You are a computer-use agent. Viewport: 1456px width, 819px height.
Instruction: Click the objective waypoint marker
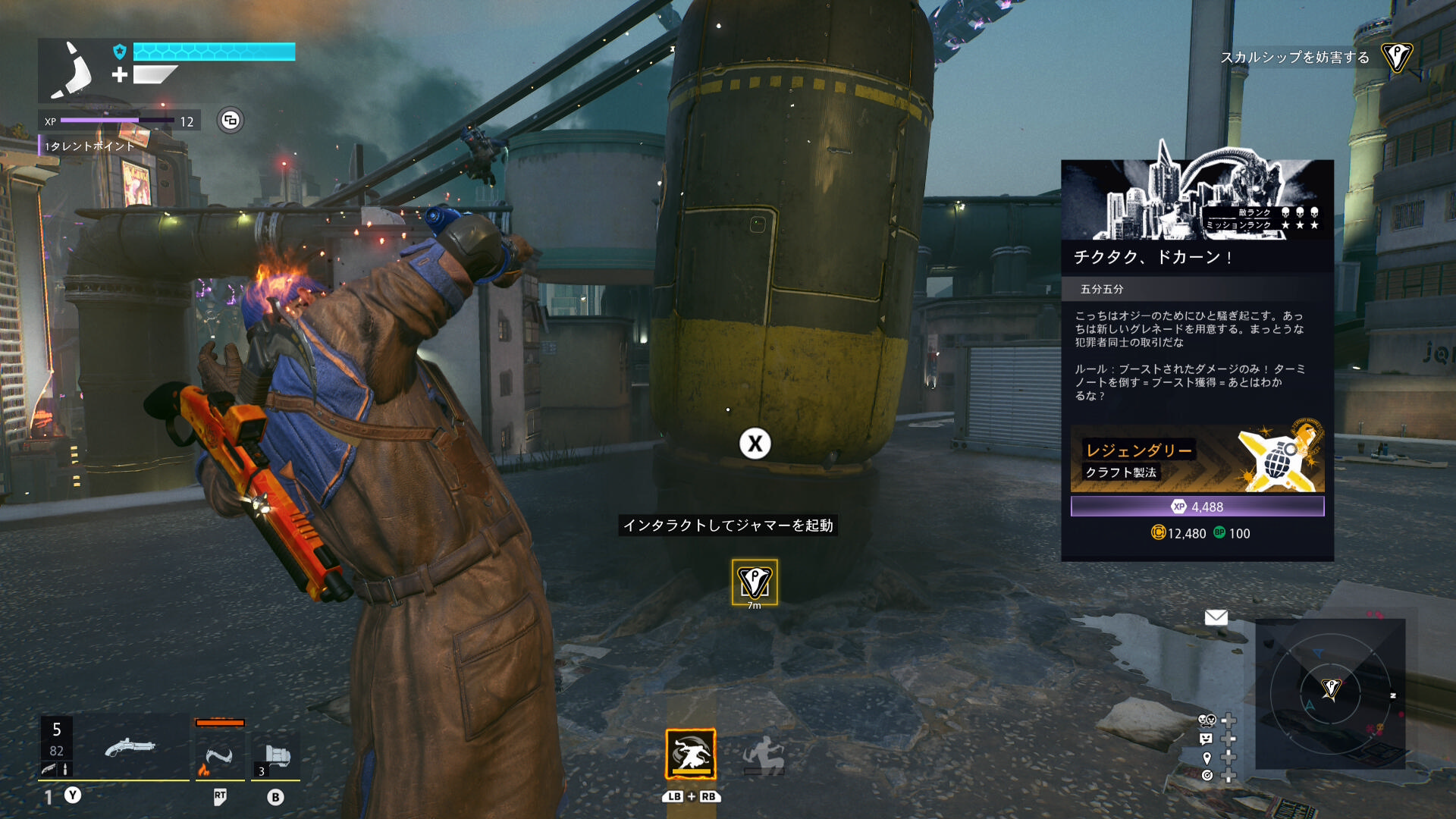click(754, 582)
